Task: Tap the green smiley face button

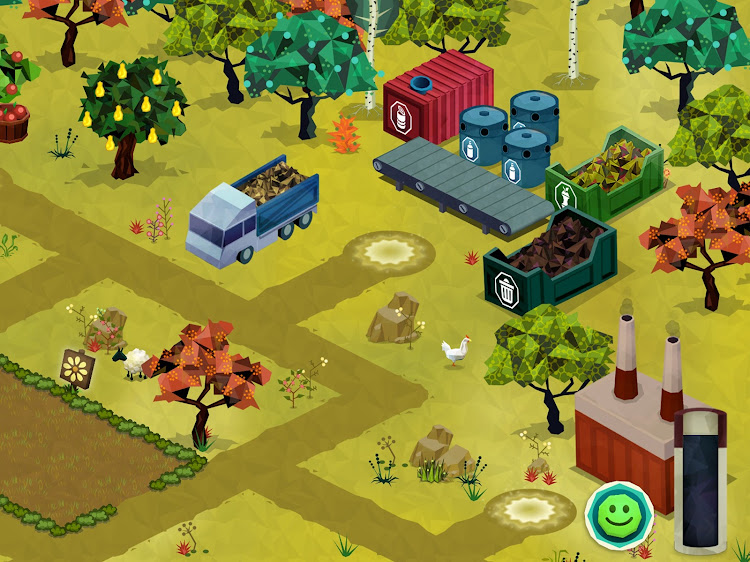Action: pyautogui.click(x=619, y=514)
